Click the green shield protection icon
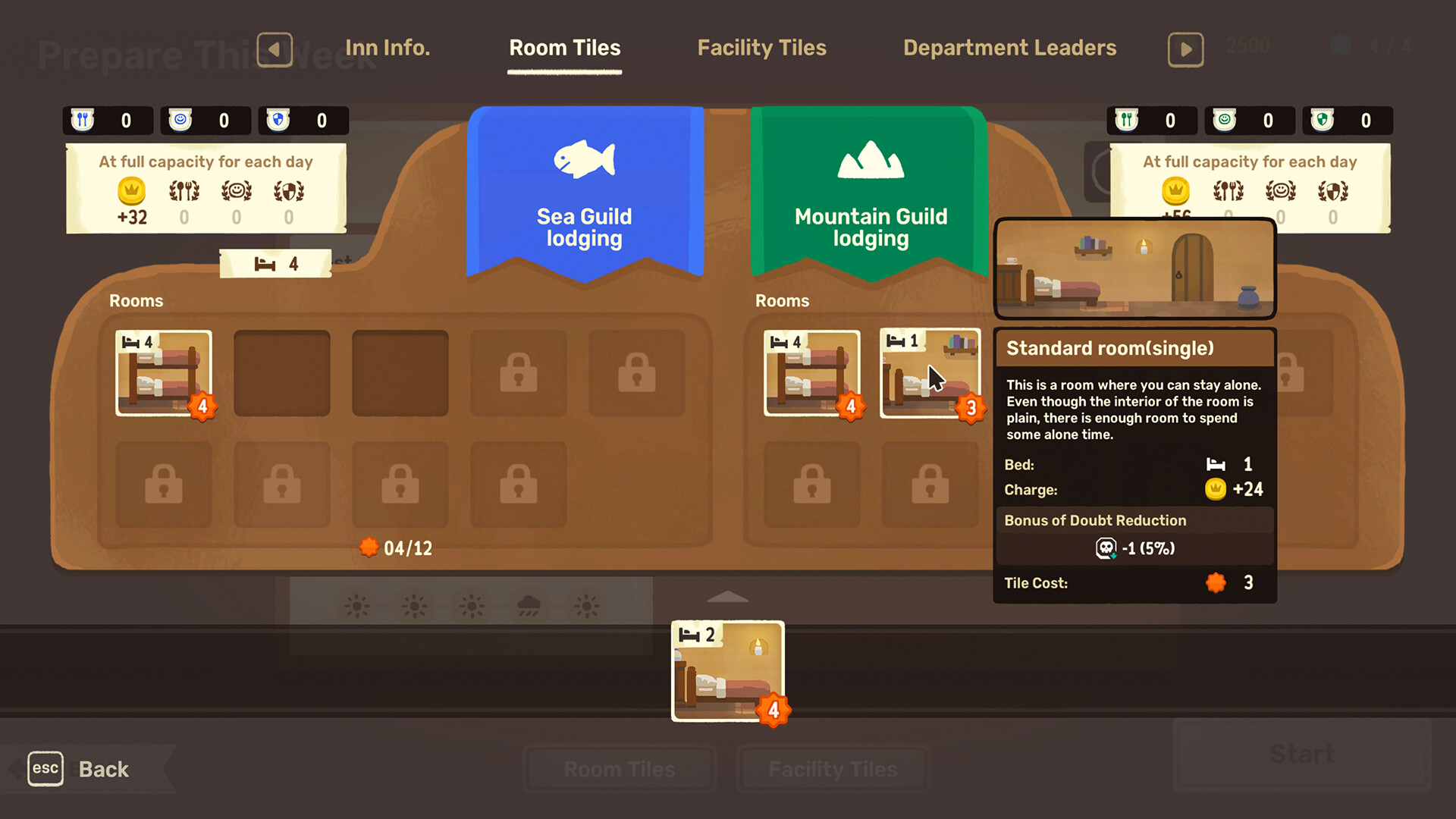The image size is (1456, 819). [x=1321, y=120]
